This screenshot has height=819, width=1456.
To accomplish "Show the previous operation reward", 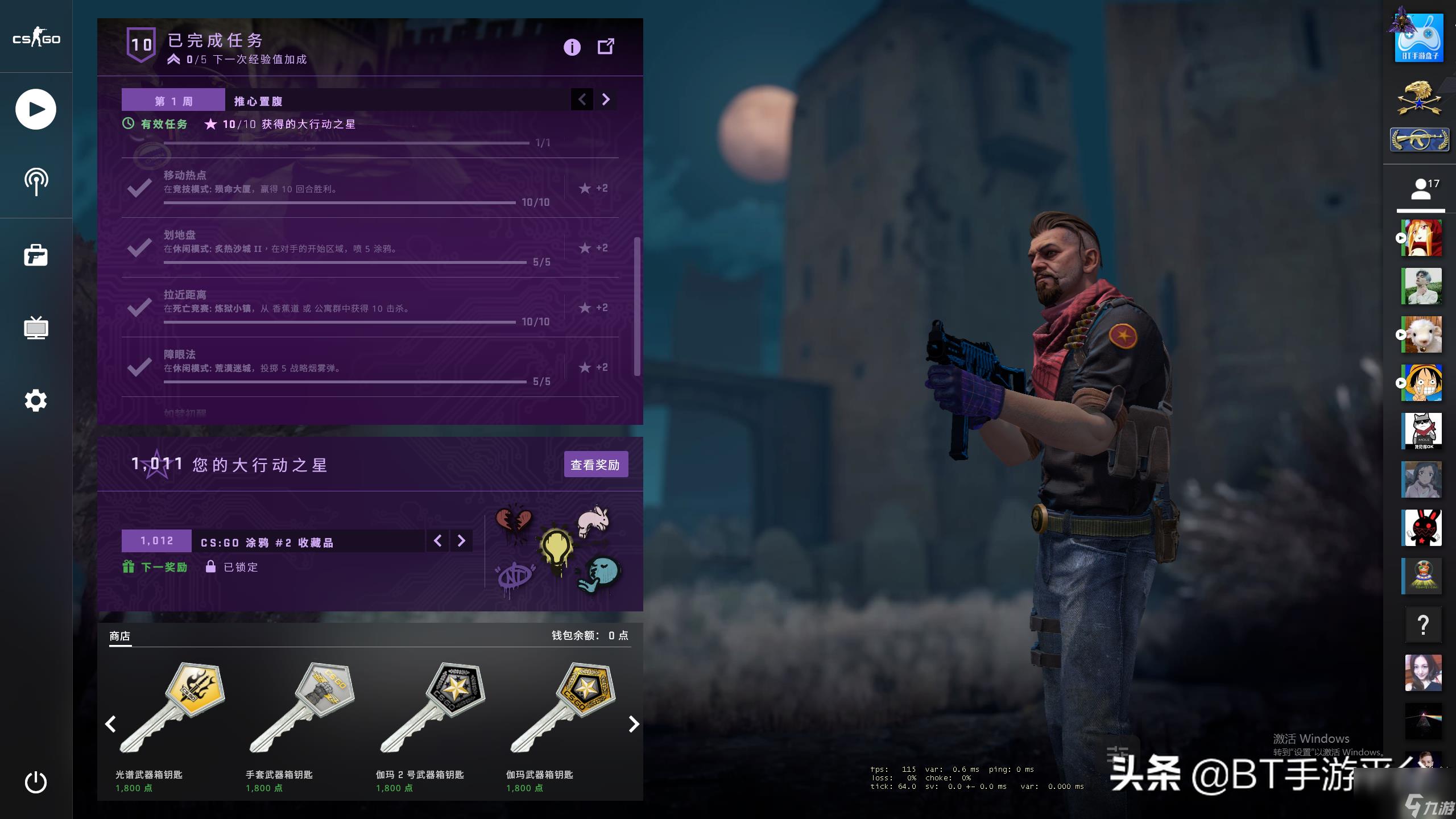I will pos(437,541).
